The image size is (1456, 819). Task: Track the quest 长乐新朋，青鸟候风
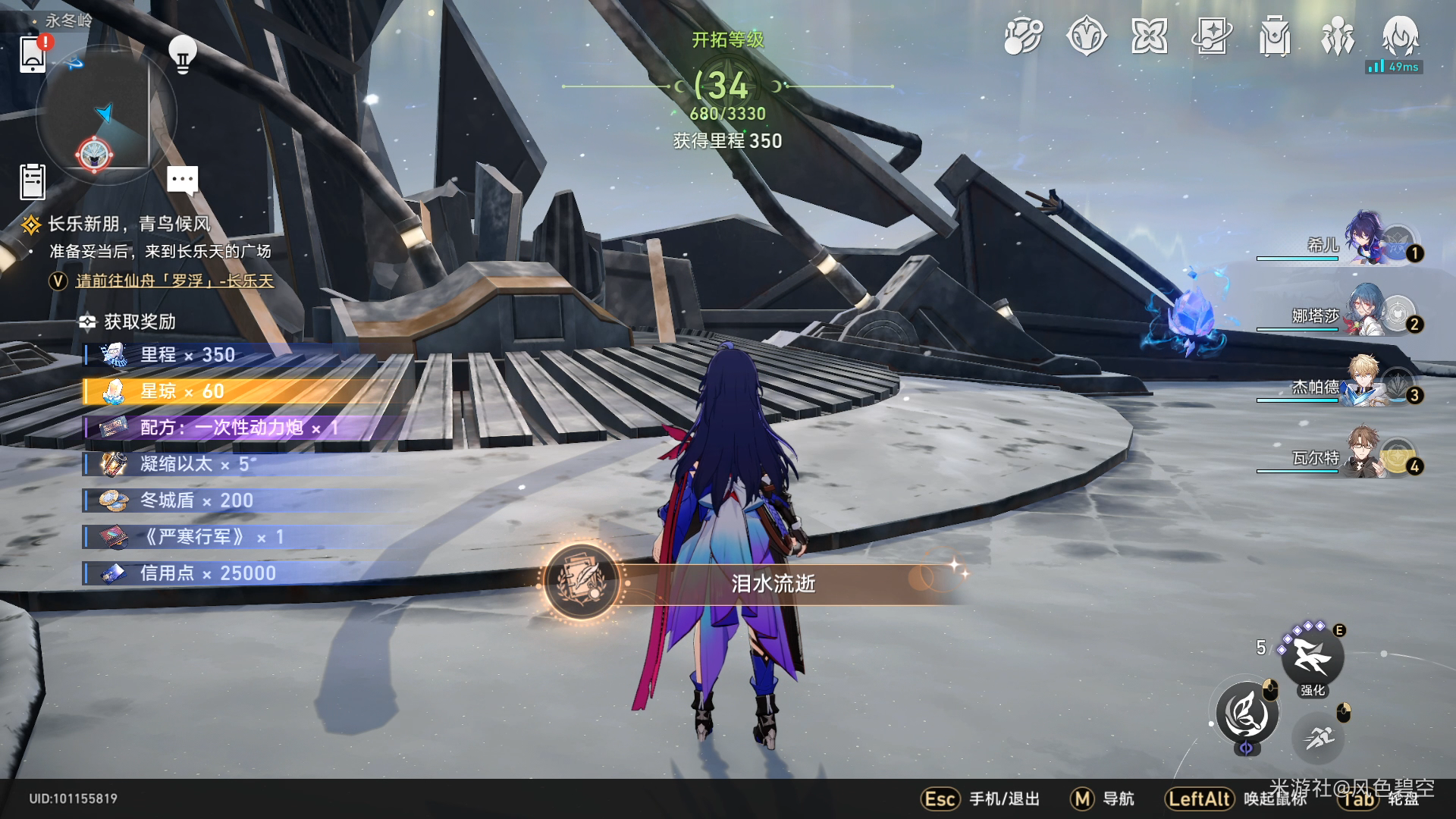coord(129,224)
